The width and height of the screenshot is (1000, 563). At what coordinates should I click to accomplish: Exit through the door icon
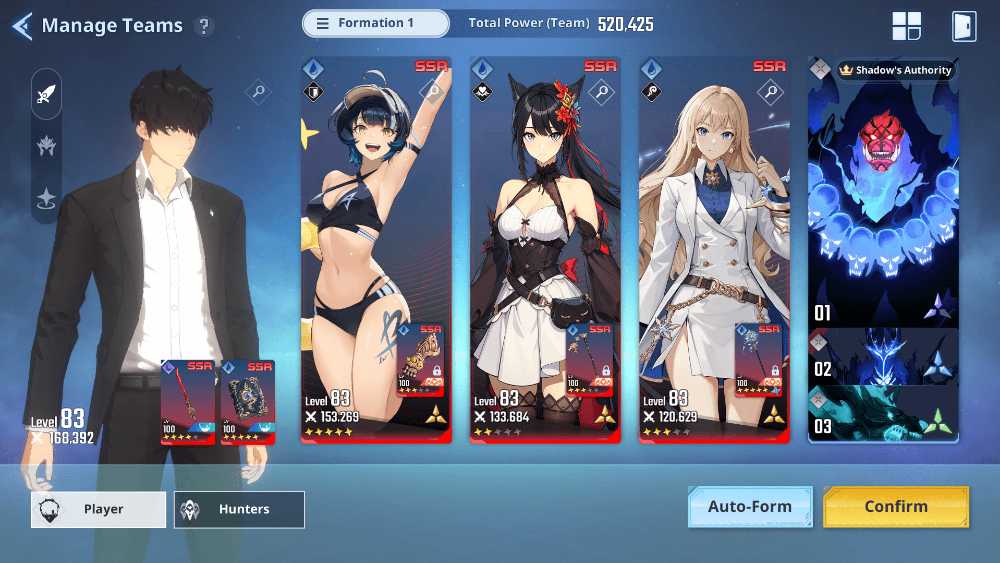[963, 26]
